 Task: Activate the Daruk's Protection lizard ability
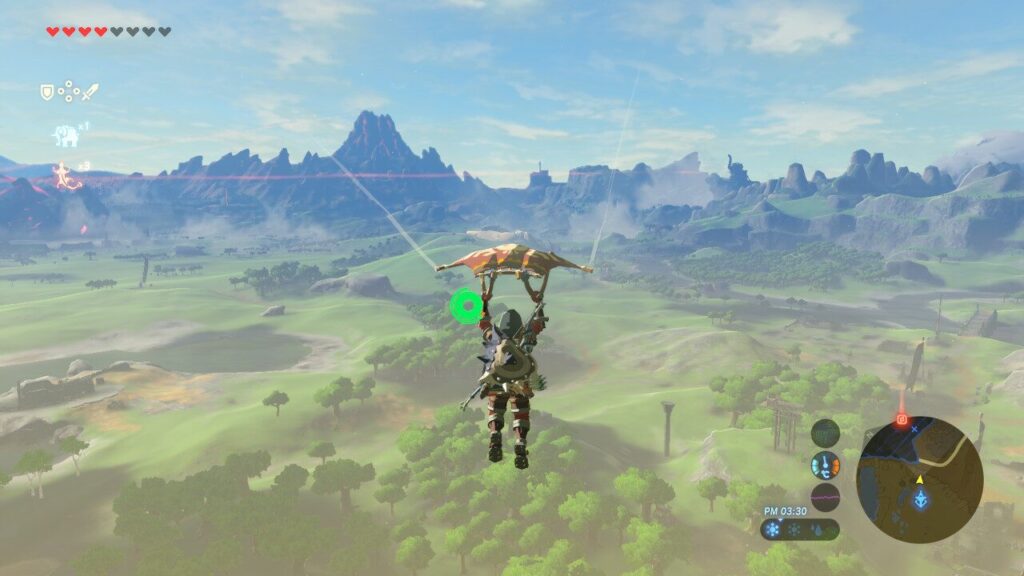click(66, 175)
